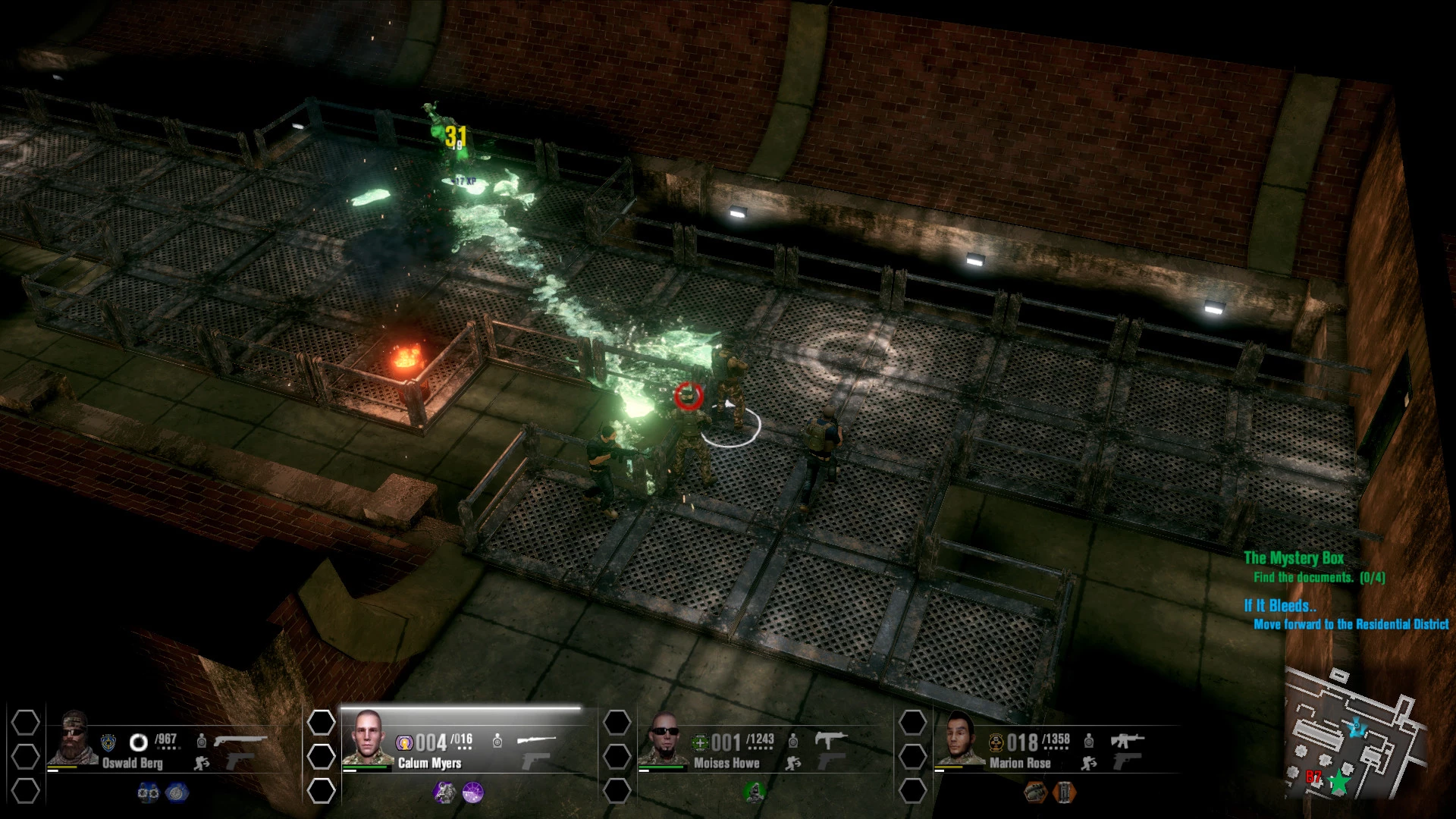Toggle Moises Howe's movement stance icon
Image resolution: width=1456 pixels, height=819 pixels.
click(x=793, y=763)
